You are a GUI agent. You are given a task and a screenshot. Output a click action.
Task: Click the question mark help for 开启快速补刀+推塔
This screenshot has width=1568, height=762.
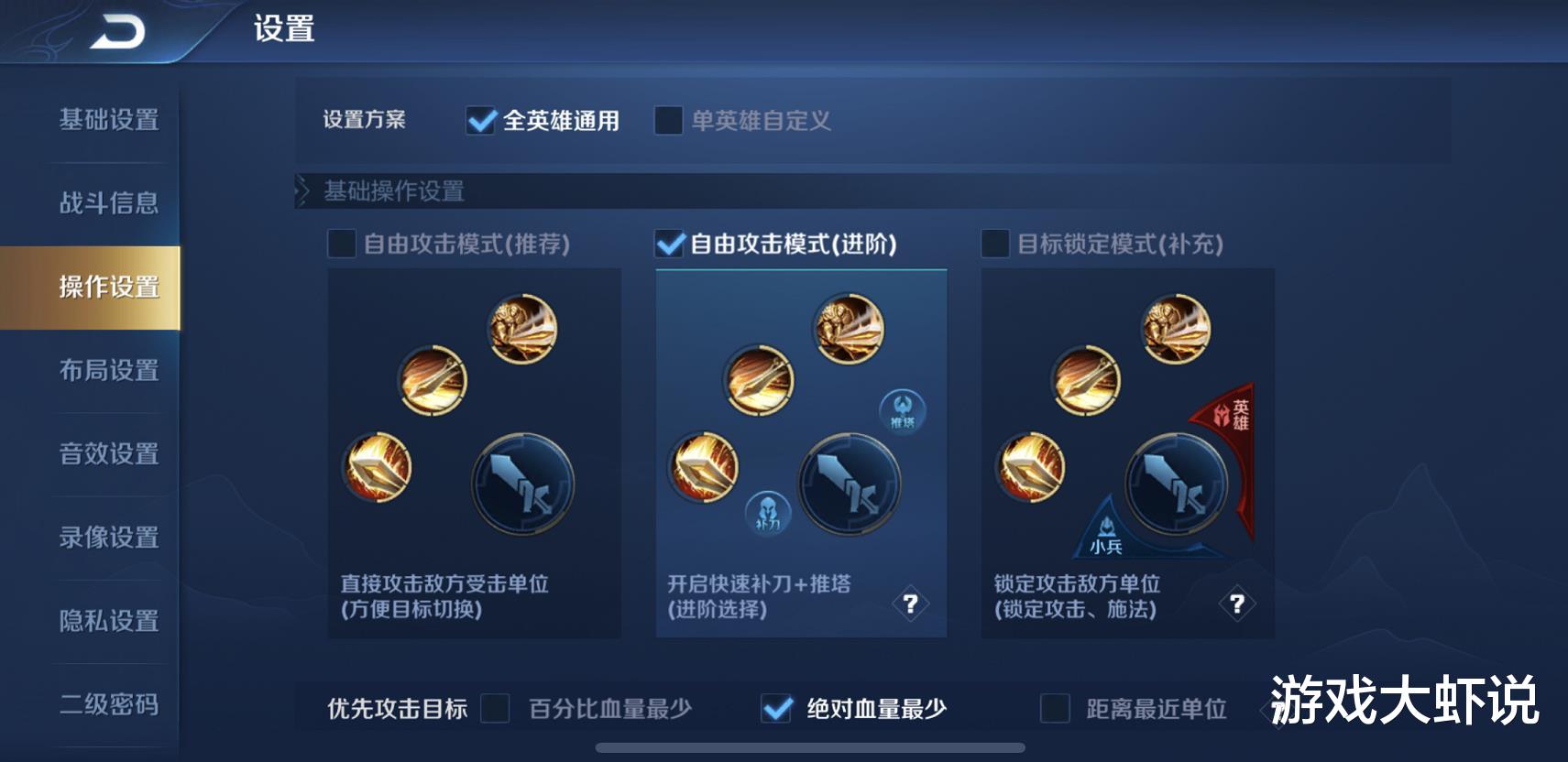pos(909,604)
